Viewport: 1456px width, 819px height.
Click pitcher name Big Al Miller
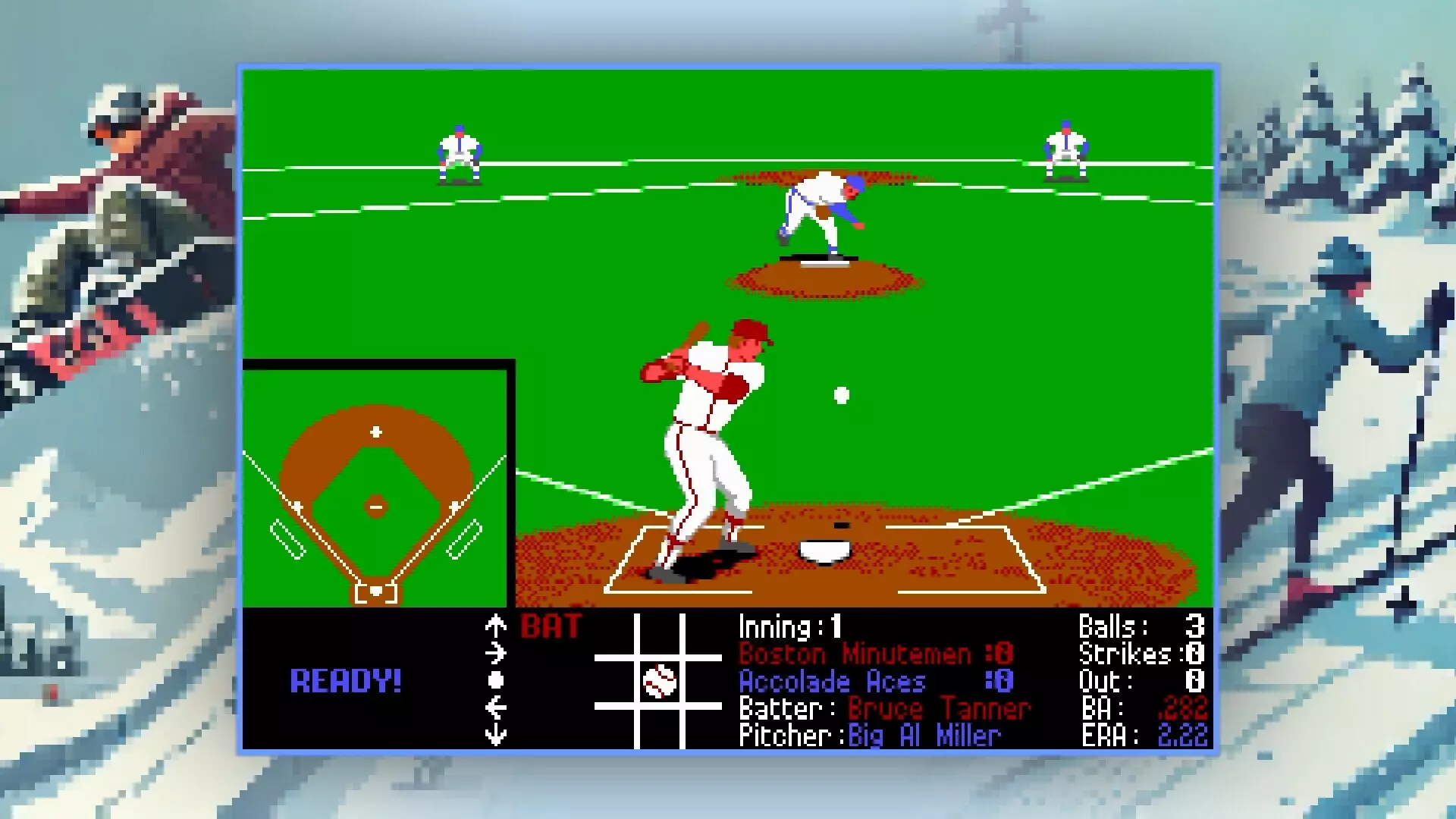(x=921, y=735)
